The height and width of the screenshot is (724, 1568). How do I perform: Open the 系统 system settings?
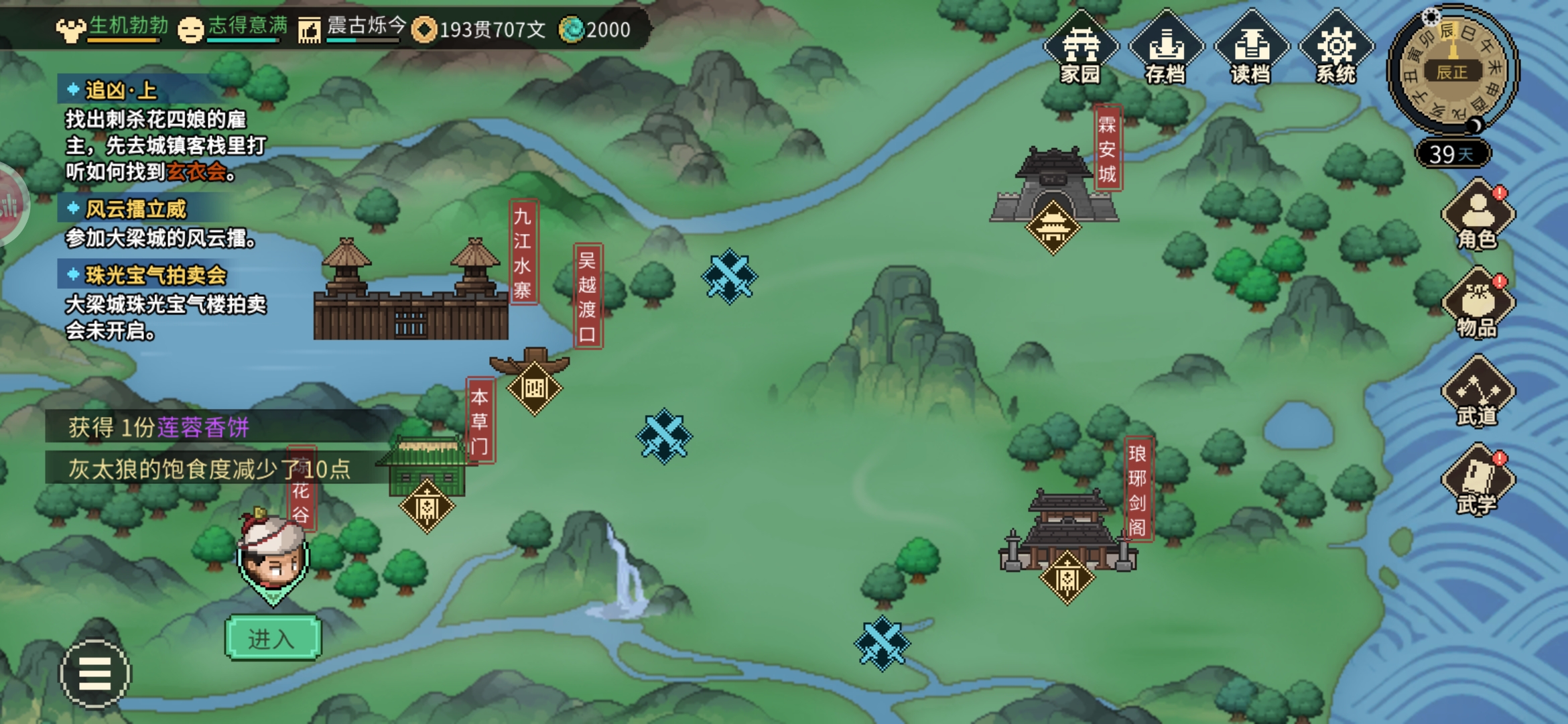click(1335, 48)
